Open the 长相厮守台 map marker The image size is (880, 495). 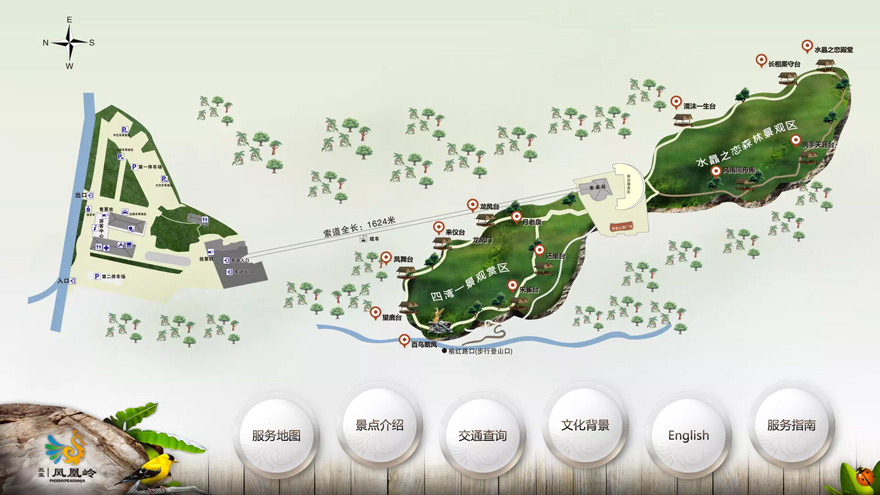click(x=761, y=60)
